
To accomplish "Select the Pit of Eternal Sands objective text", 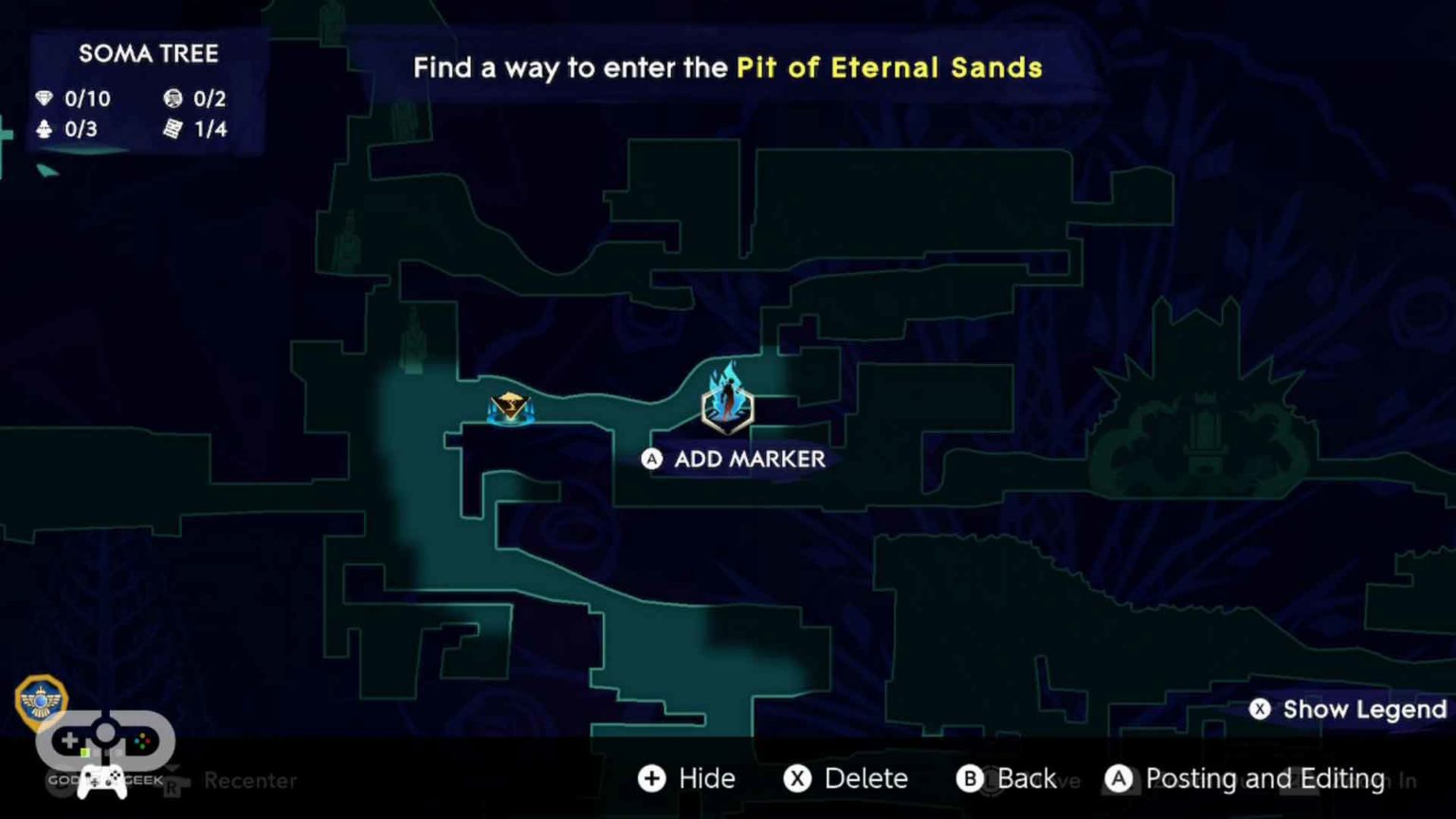I will [x=889, y=67].
